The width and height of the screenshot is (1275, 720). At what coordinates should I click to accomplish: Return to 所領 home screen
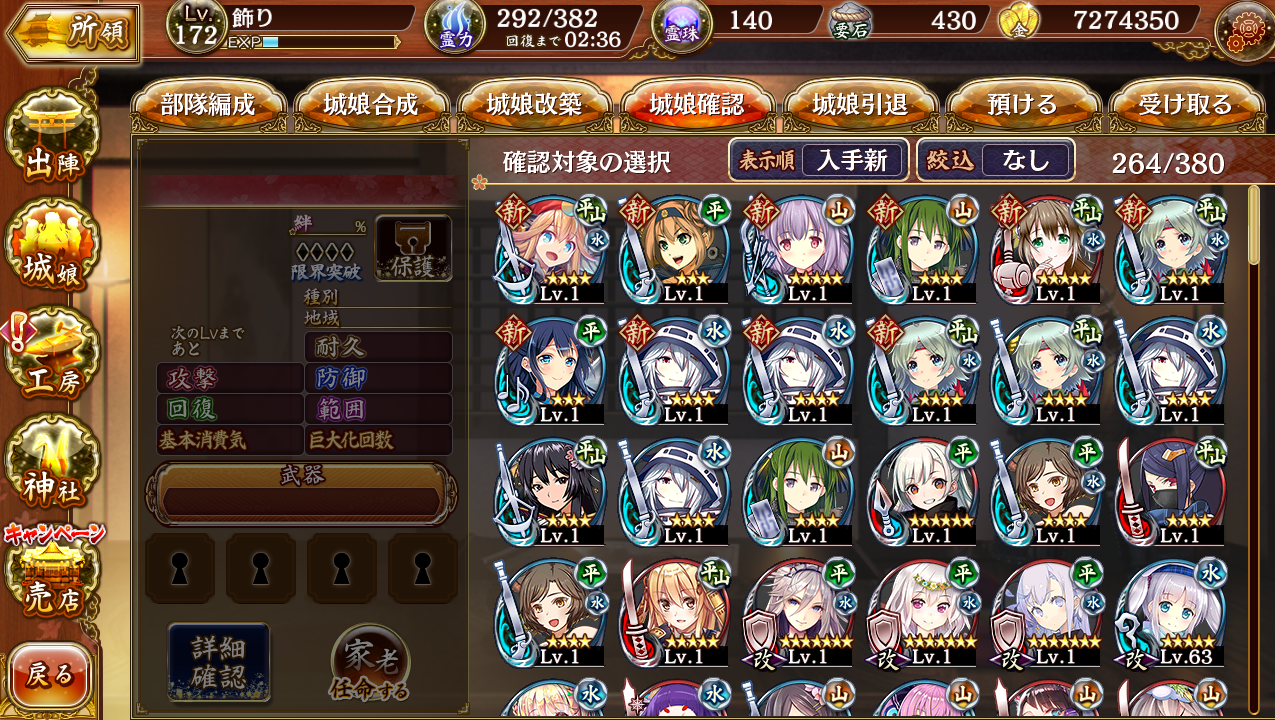(x=73, y=33)
